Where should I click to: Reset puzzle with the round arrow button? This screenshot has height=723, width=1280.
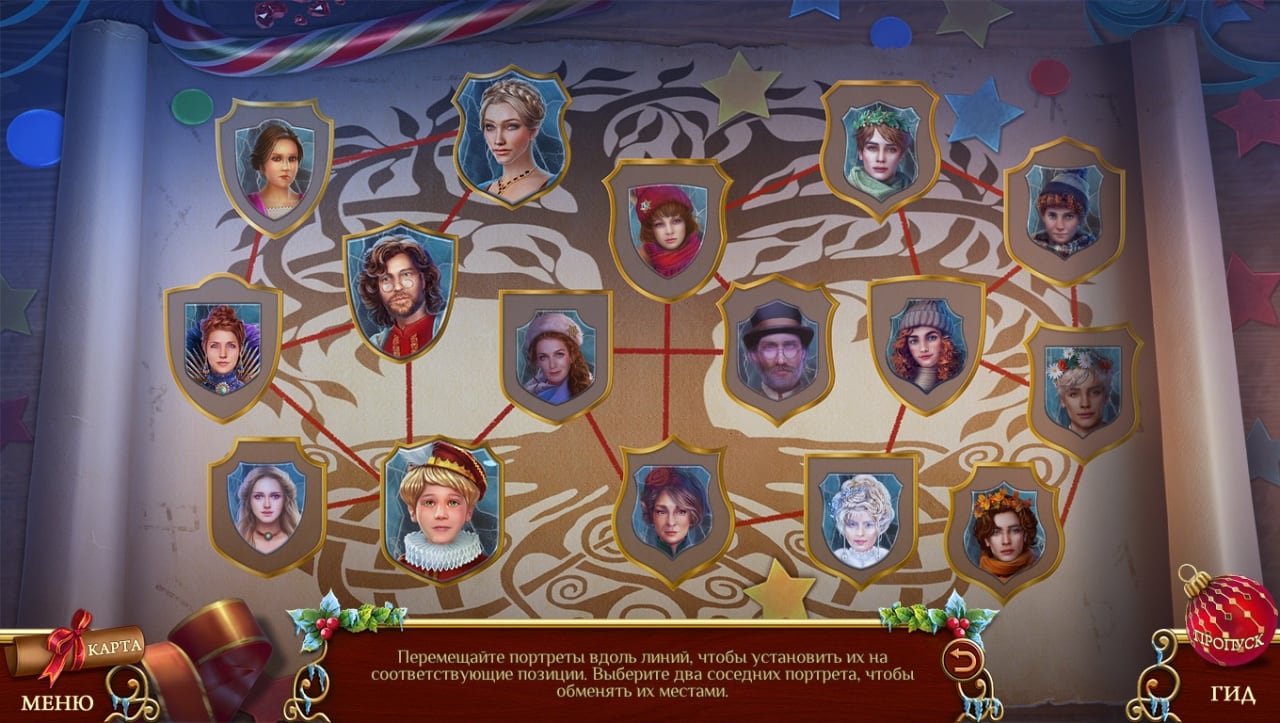coord(961,660)
